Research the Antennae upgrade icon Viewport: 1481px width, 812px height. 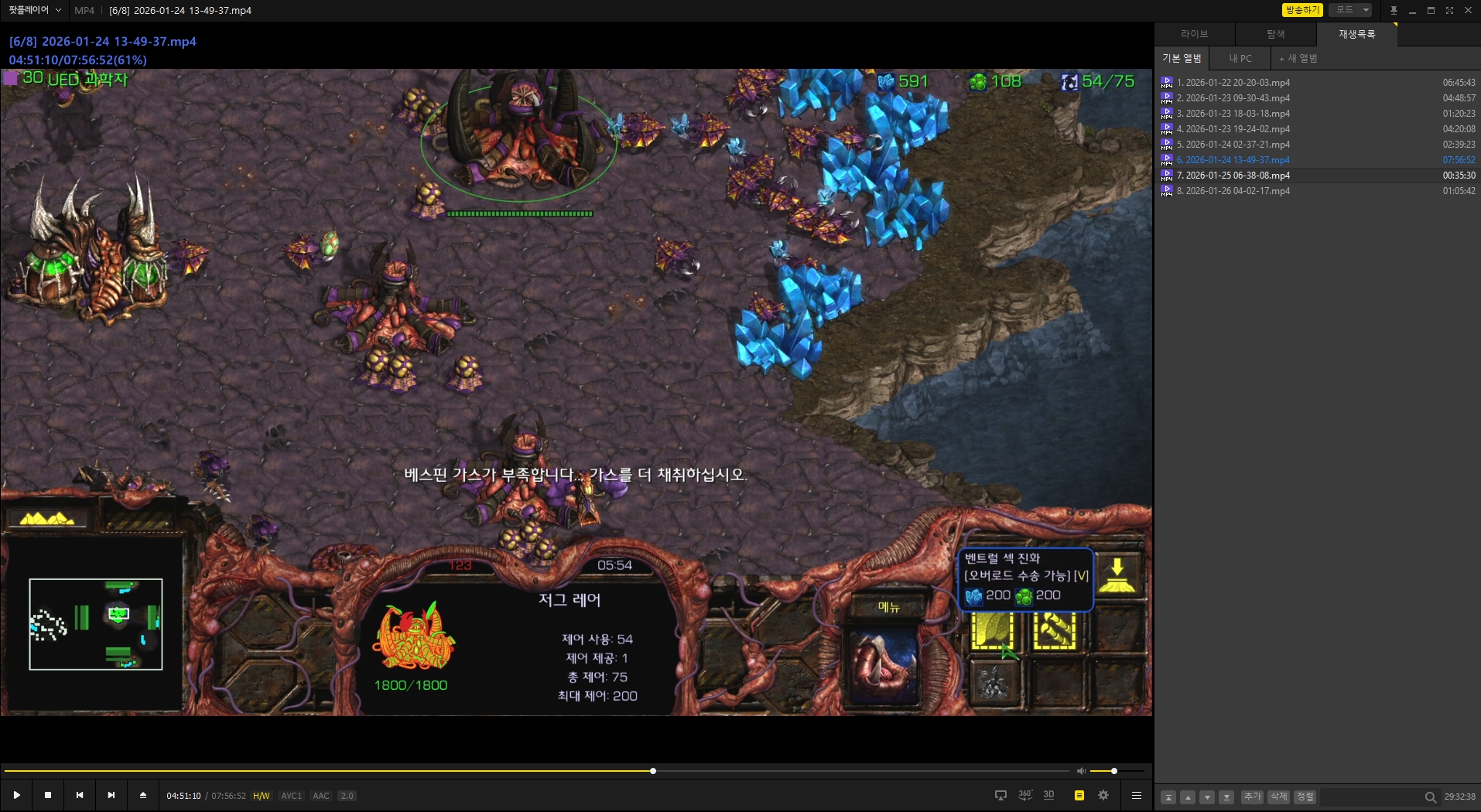click(x=1054, y=630)
